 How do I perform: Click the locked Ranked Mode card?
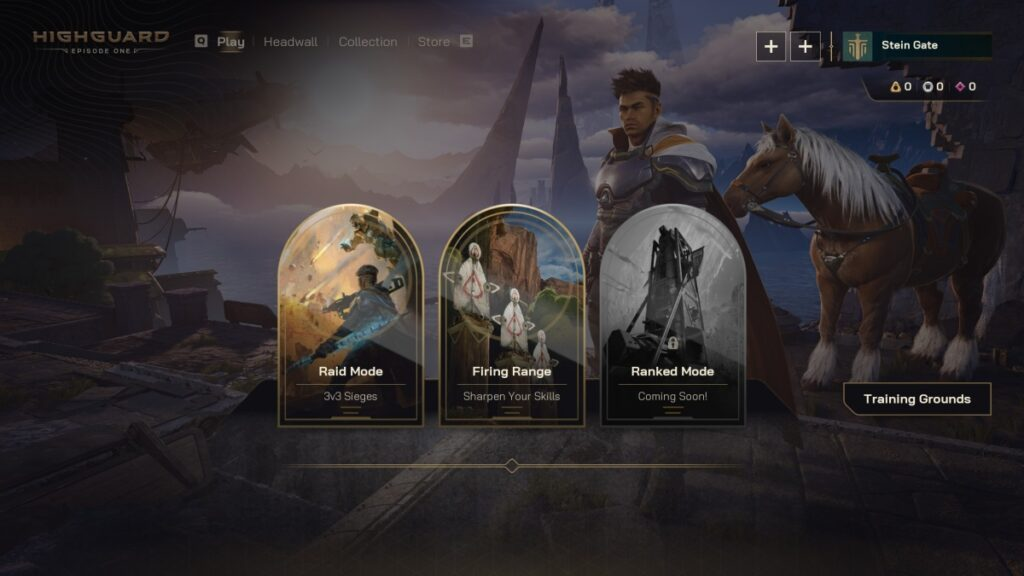coord(672,318)
